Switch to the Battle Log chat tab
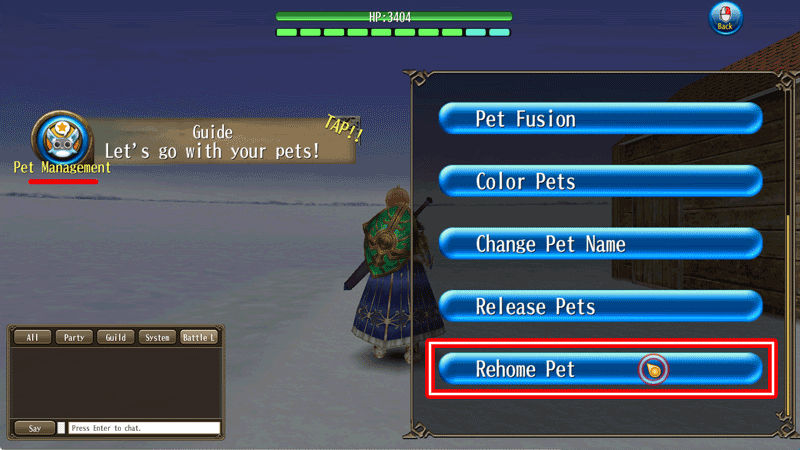Viewport: 800px width, 450px height. click(199, 338)
